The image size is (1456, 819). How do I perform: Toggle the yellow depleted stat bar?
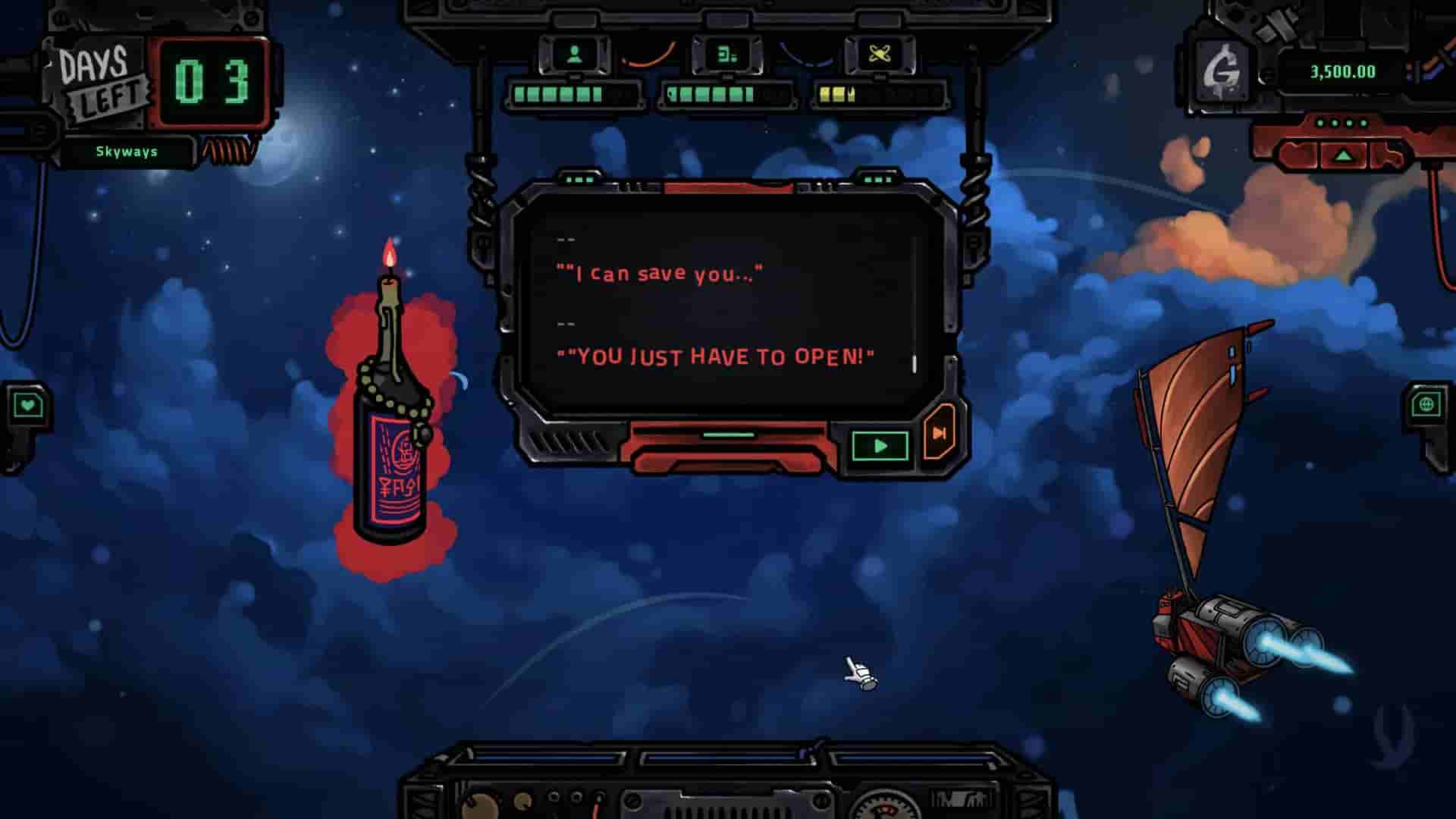pyautogui.click(x=838, y=93)
